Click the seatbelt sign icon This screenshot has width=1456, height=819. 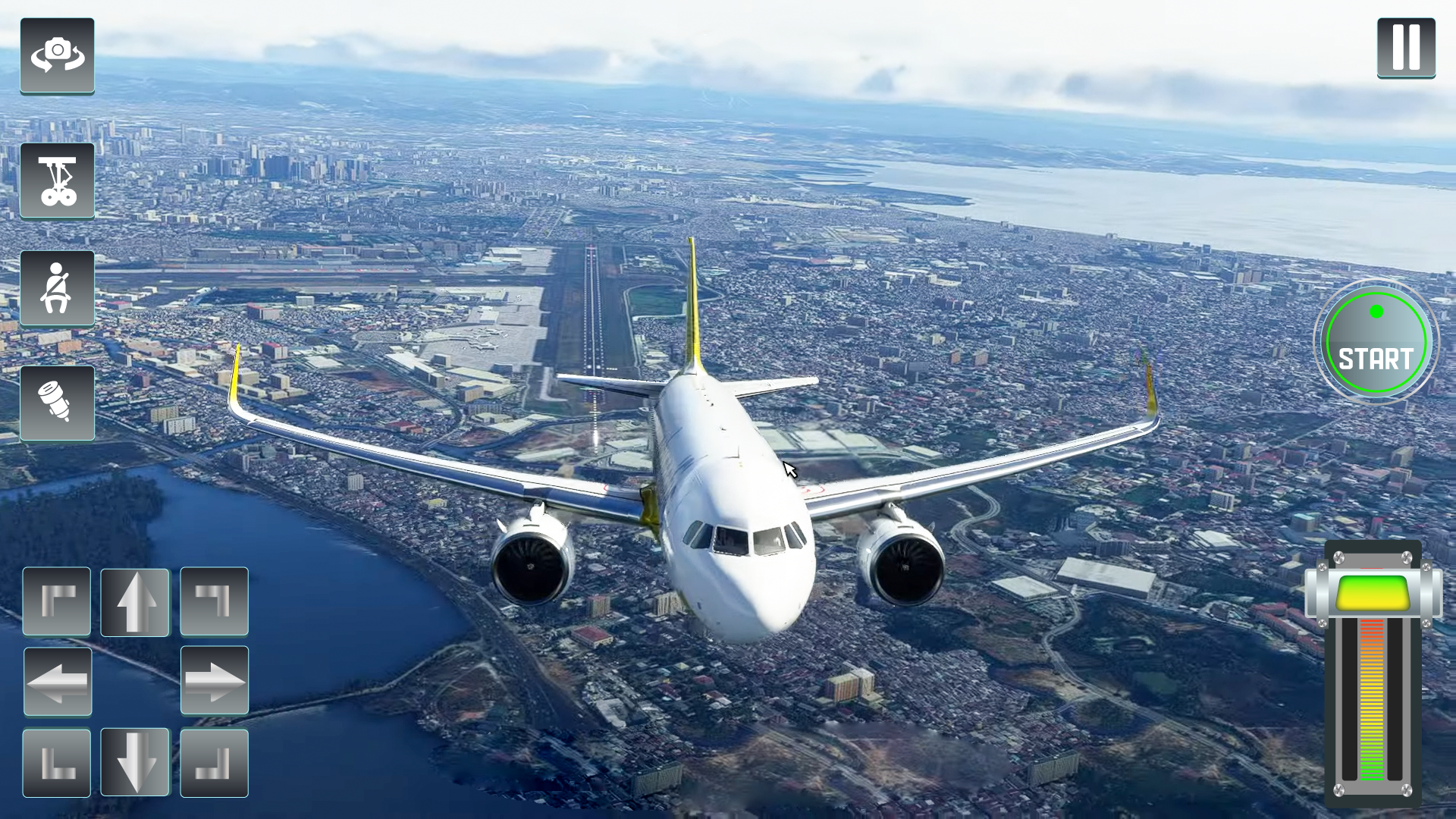coord(57,288)
